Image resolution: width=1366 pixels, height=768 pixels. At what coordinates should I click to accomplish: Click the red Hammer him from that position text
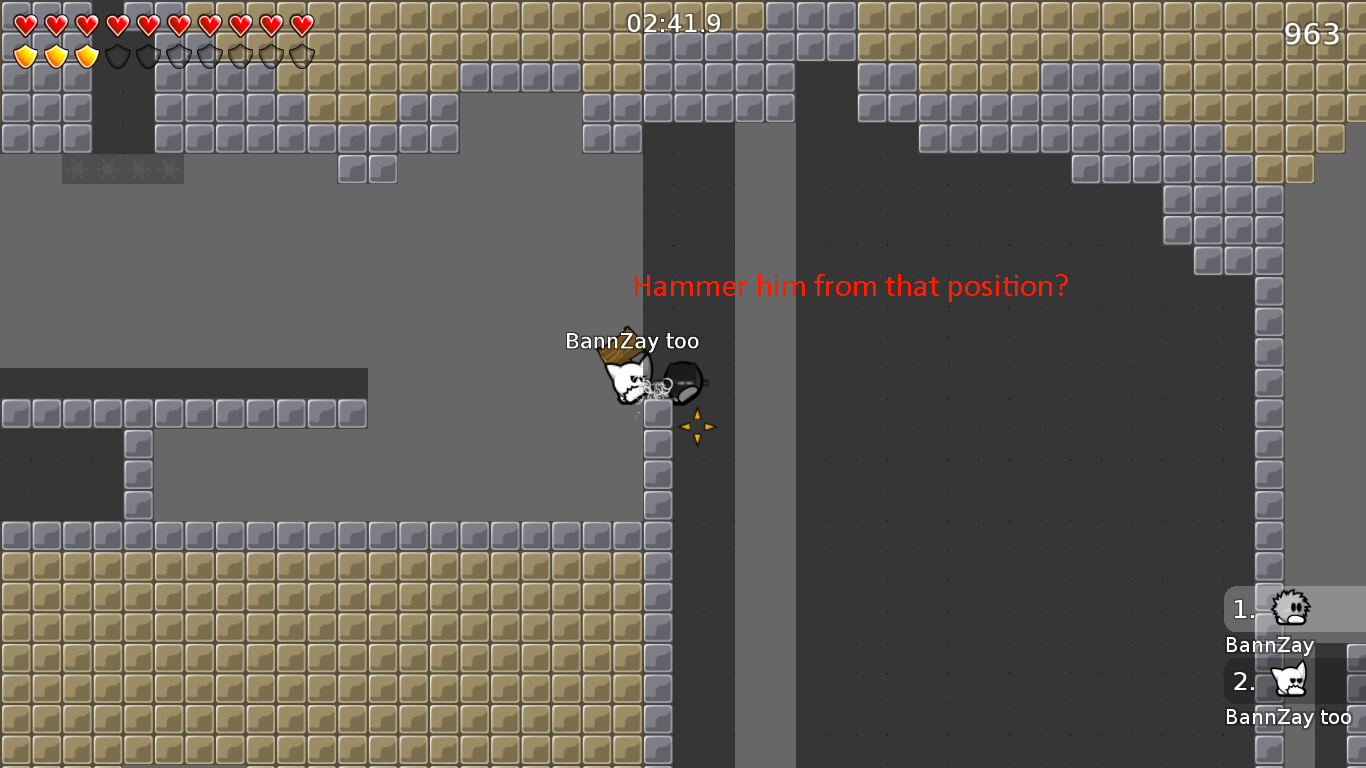[851, 286]
